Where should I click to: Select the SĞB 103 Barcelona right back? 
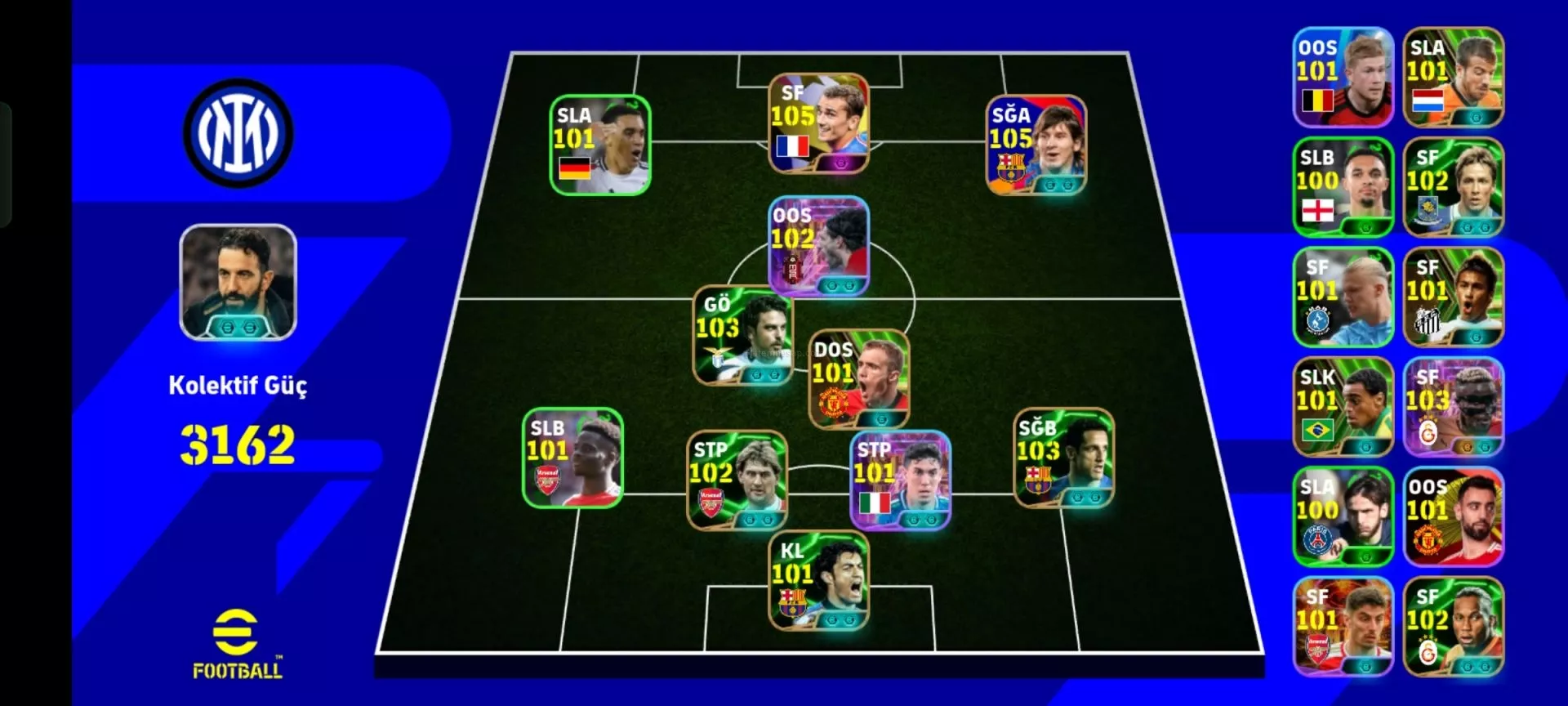pos(1063,458)
